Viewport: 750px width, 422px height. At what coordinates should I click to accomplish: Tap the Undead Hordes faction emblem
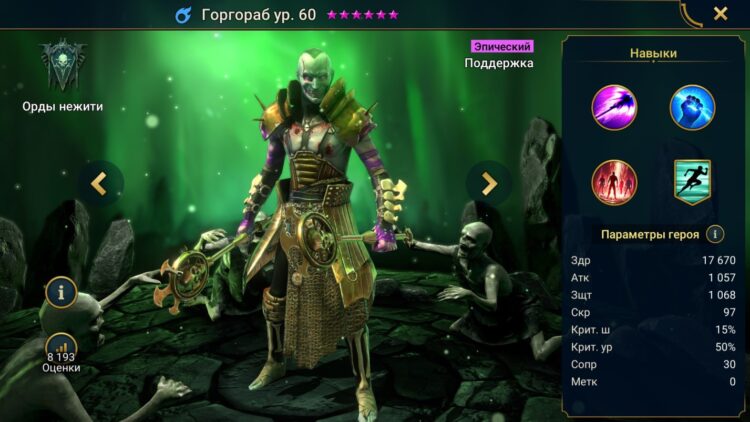click(62, 66)
